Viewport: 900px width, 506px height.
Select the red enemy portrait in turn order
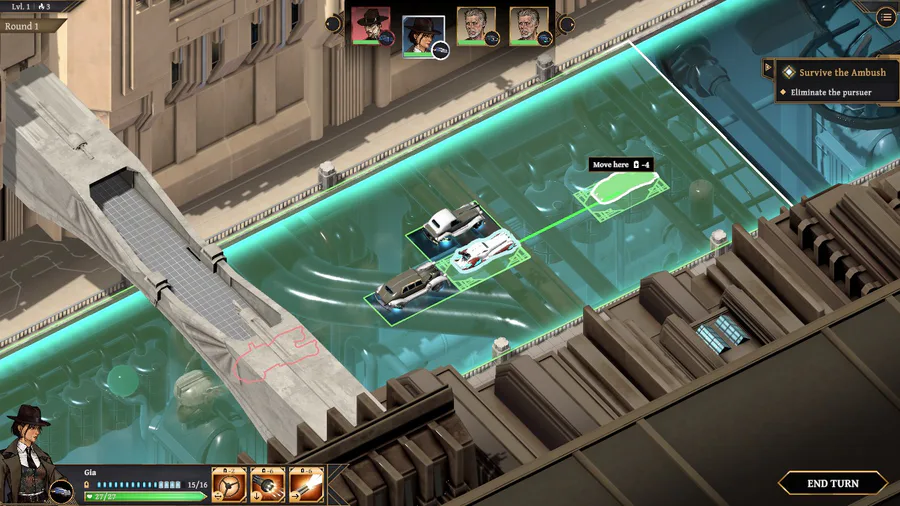(x=371, y=26)
